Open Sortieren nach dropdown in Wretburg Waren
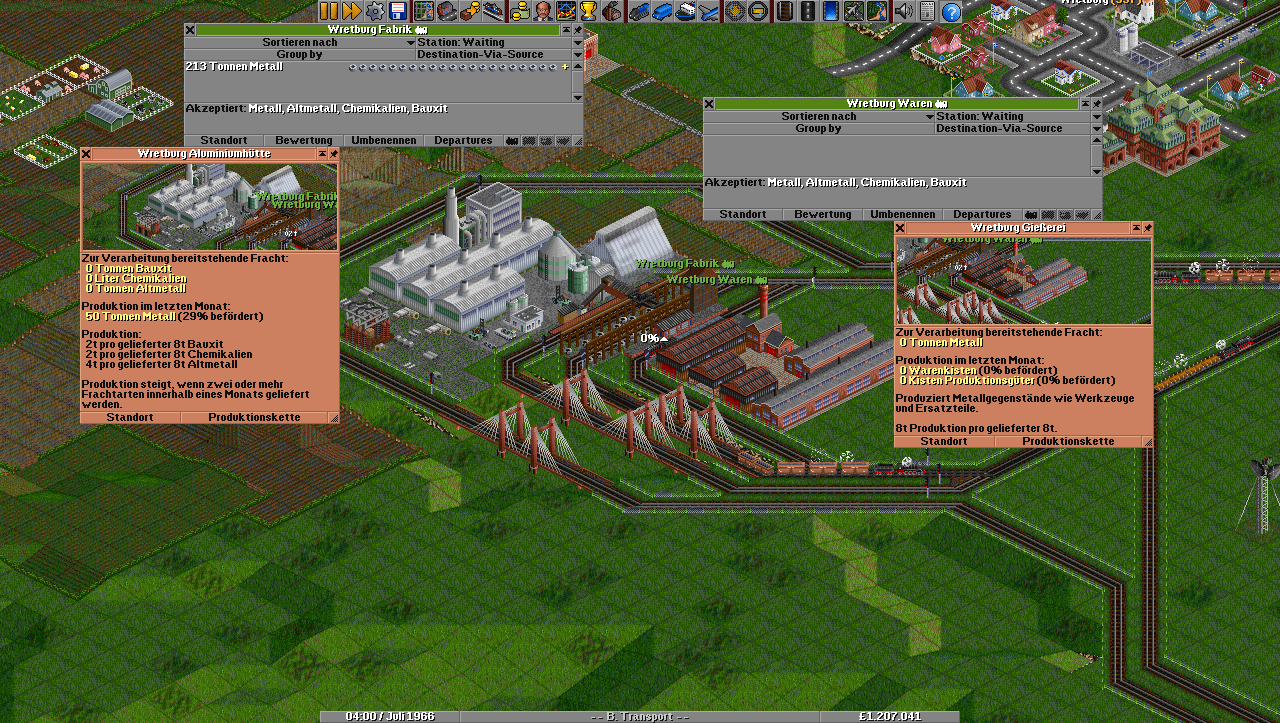 (818, 116)
